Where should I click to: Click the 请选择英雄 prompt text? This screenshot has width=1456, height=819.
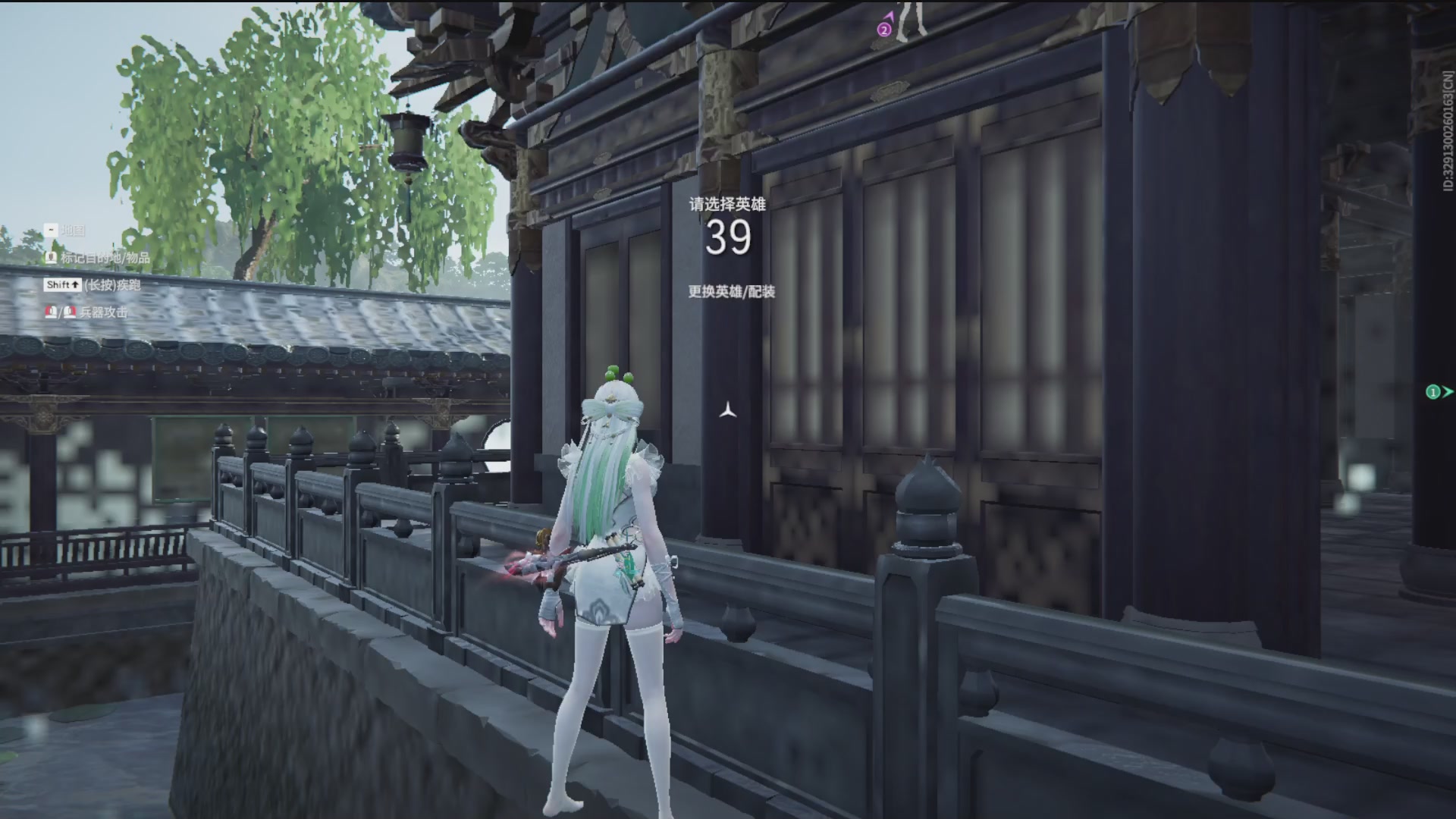[x=726, y=203]
